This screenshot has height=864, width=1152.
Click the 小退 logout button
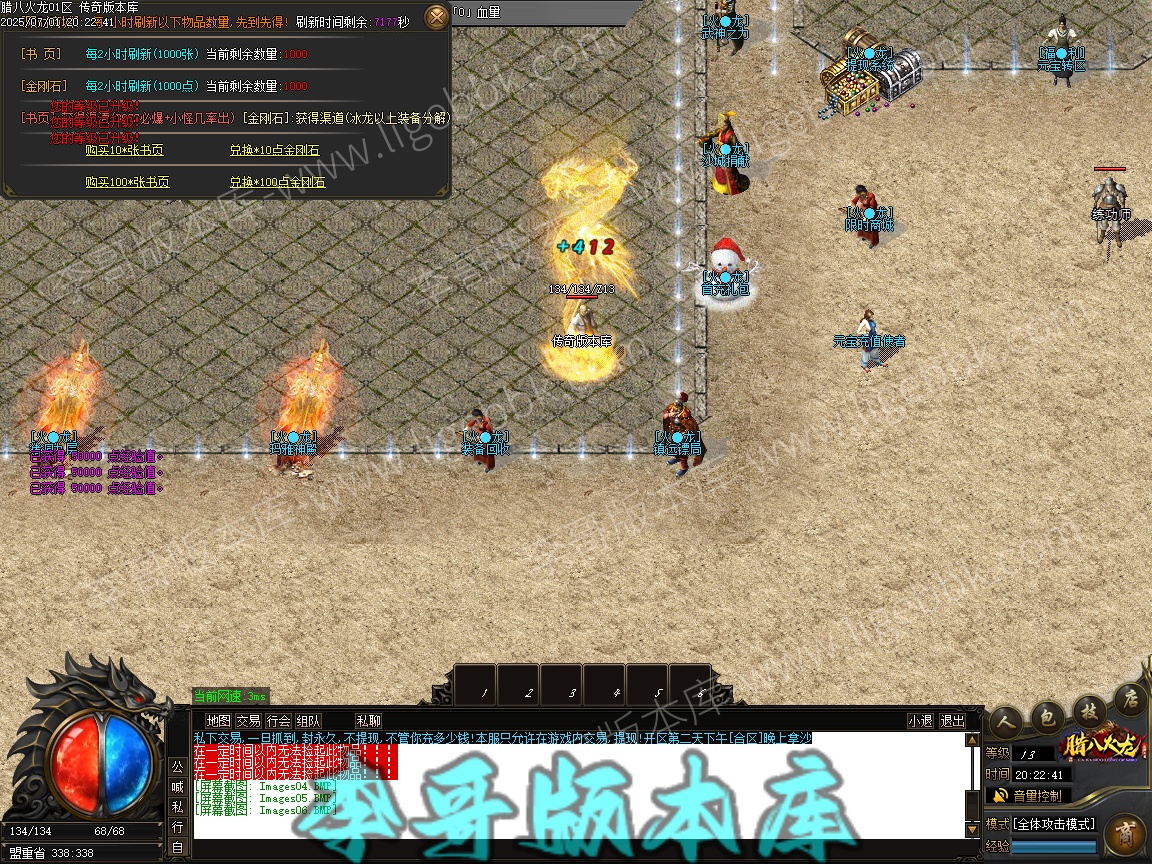pos(920,720)
